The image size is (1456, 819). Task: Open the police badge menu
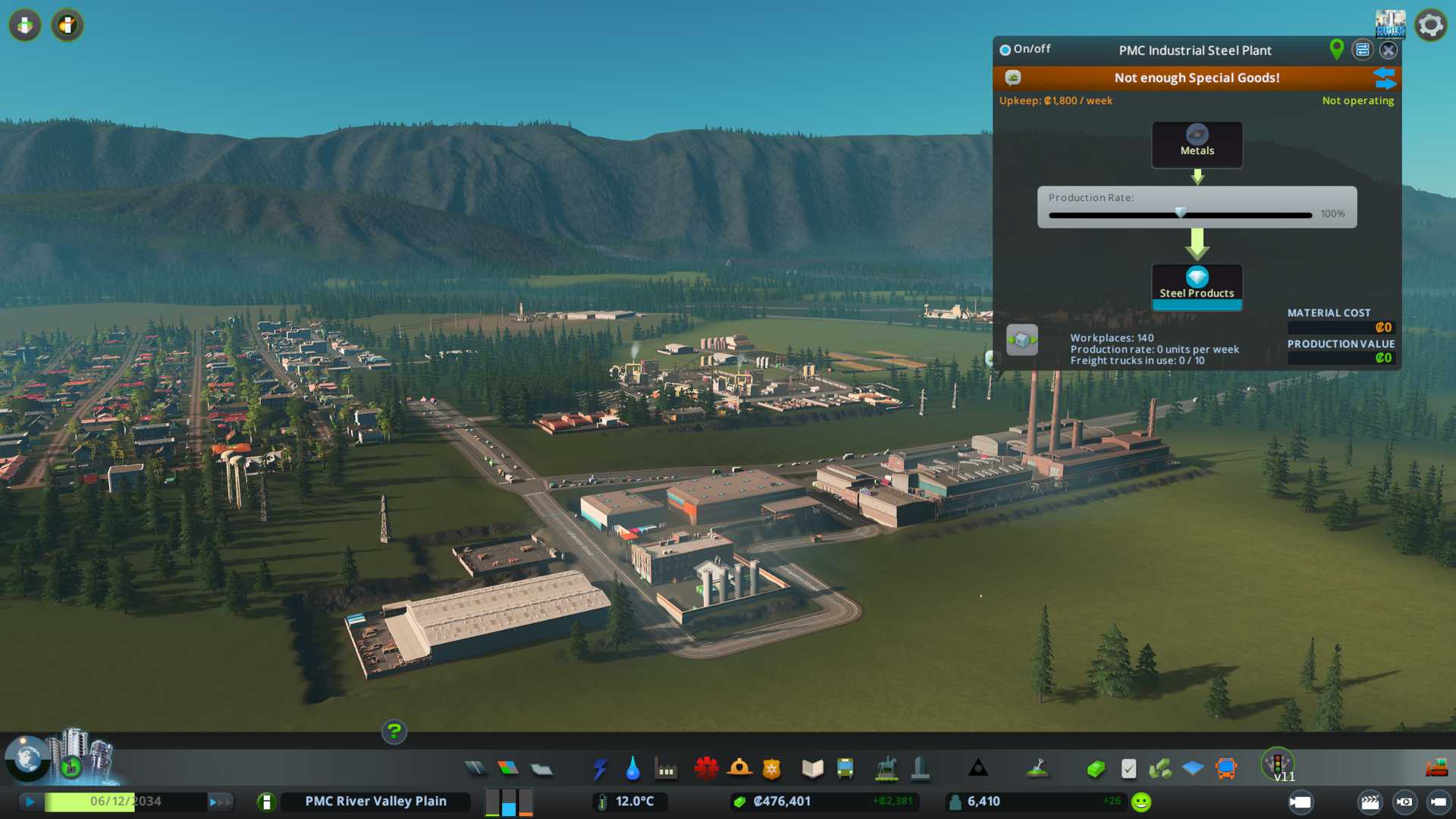coord(772,769)
